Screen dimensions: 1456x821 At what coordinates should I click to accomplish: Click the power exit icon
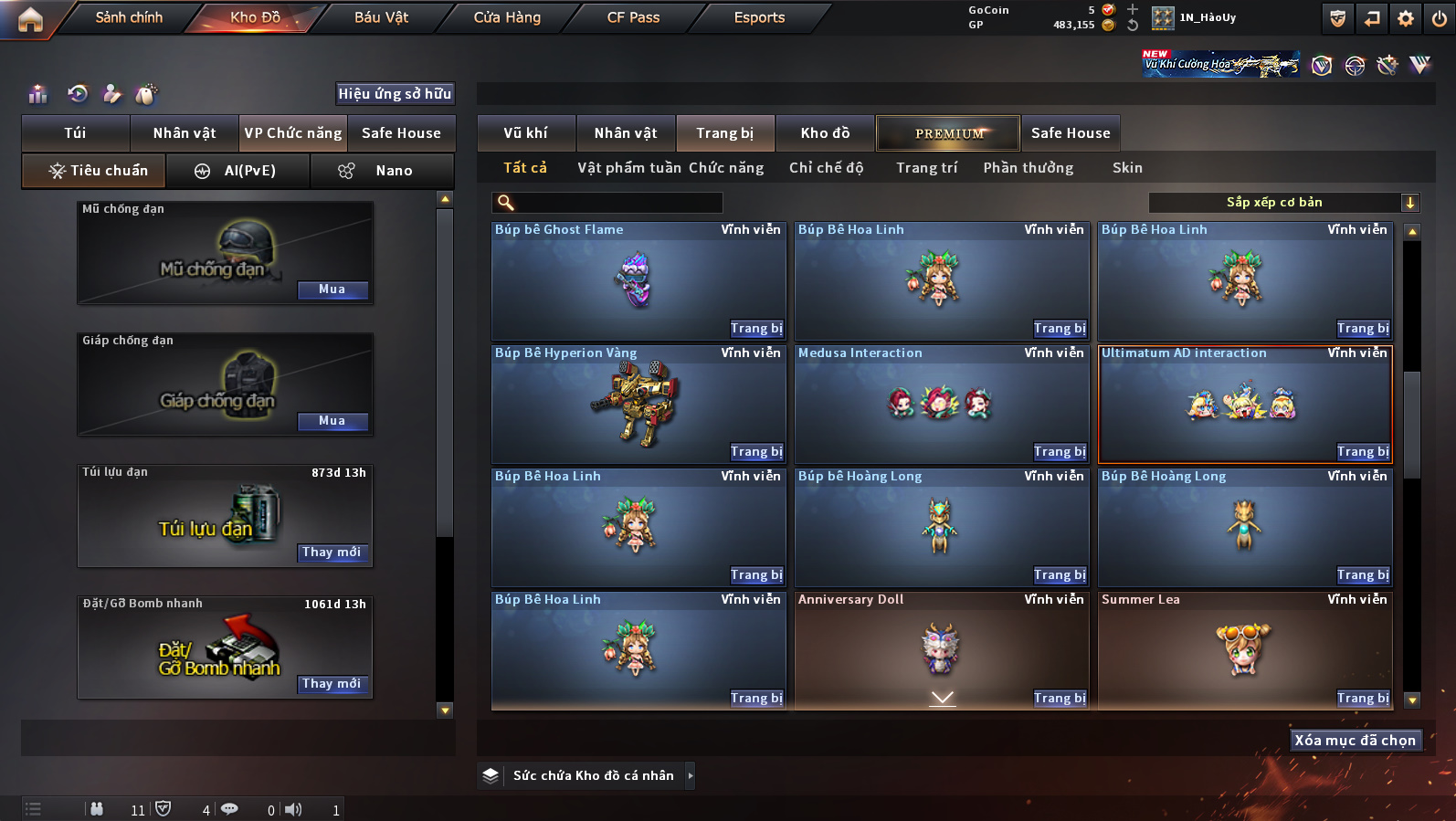(1439, 18)
